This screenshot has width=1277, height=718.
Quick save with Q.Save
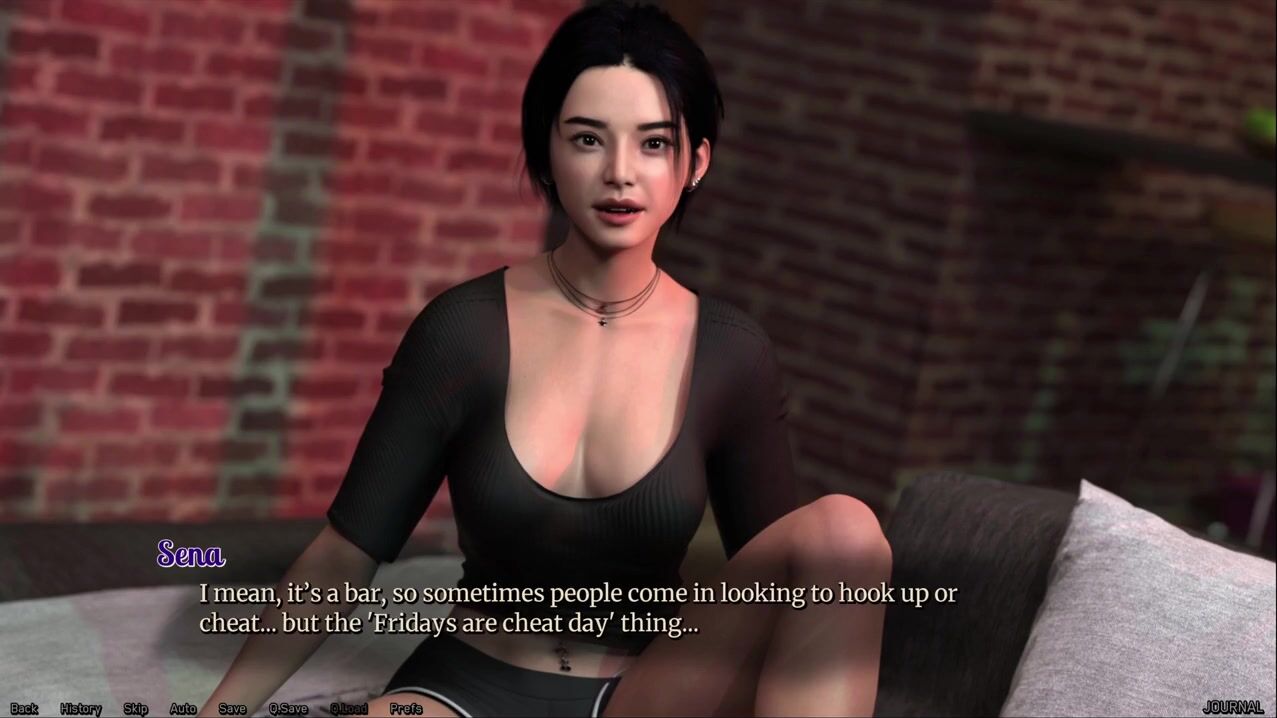pyautogui.click(x=288, y=708)
